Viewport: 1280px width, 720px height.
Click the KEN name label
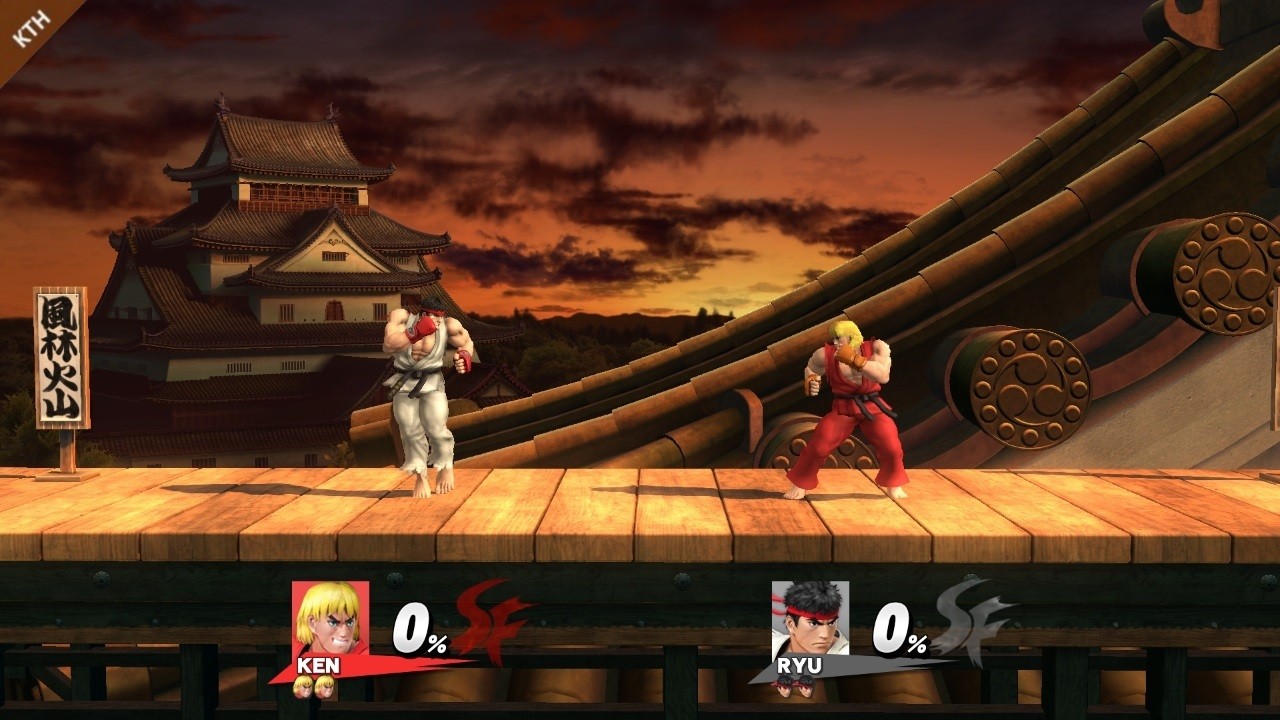click(318, 664)
